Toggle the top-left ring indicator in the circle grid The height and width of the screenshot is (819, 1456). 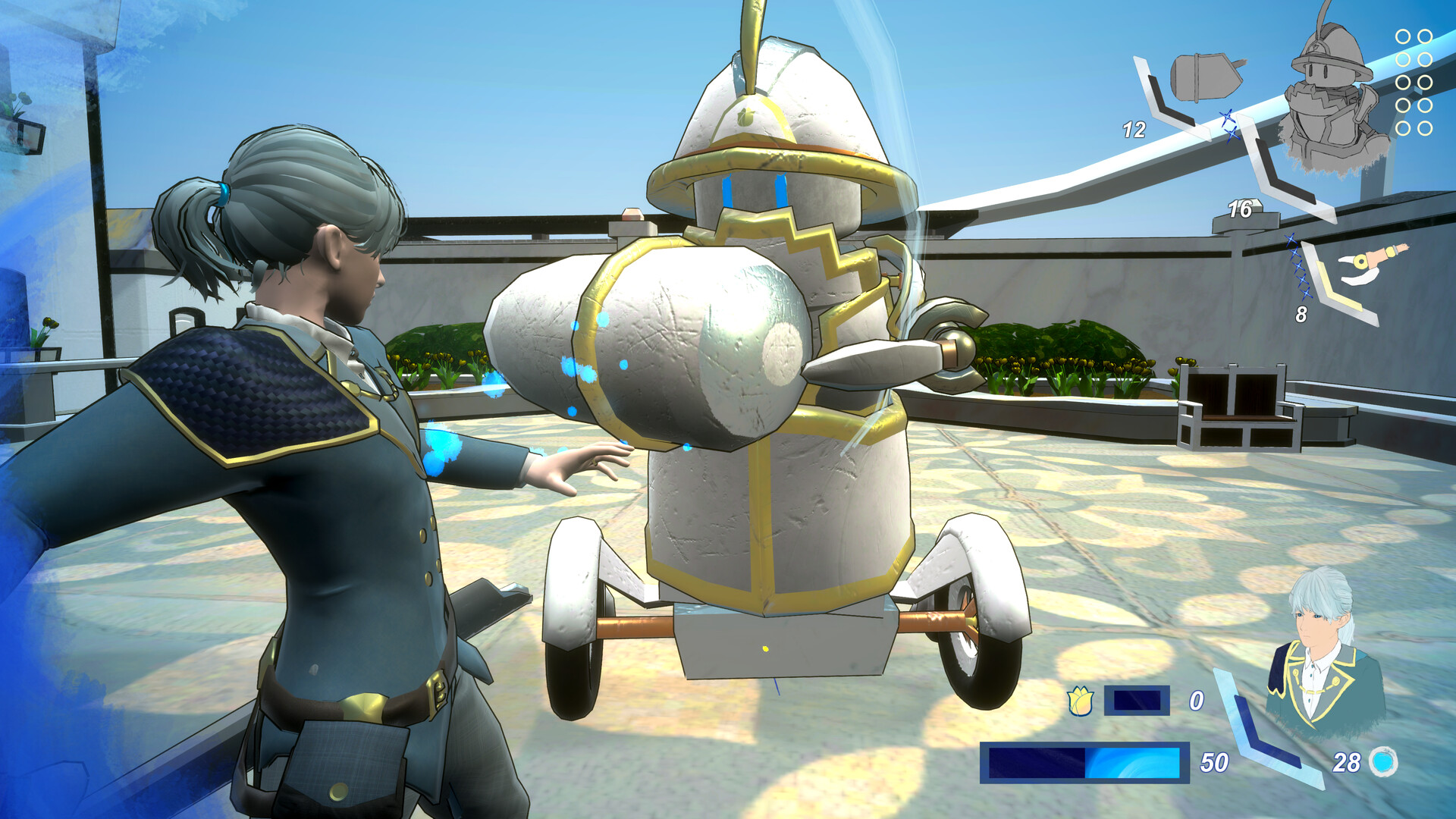[x=1402, y=36]
